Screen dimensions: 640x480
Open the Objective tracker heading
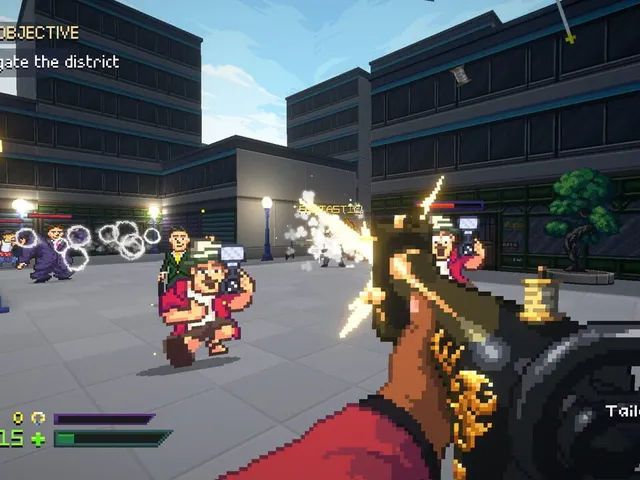[40, 32]
